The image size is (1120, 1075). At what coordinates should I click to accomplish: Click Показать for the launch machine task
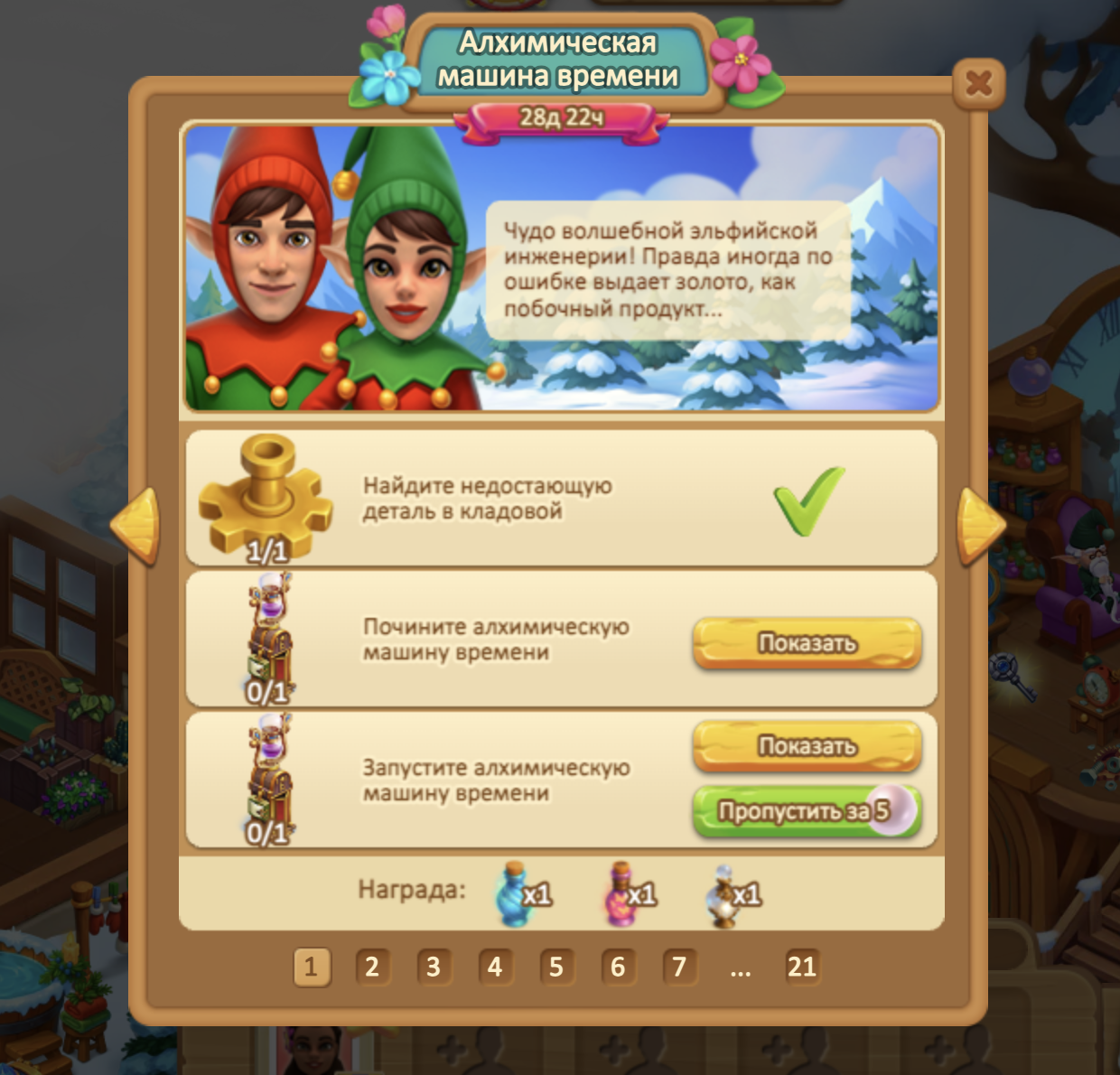click(807, 746)
